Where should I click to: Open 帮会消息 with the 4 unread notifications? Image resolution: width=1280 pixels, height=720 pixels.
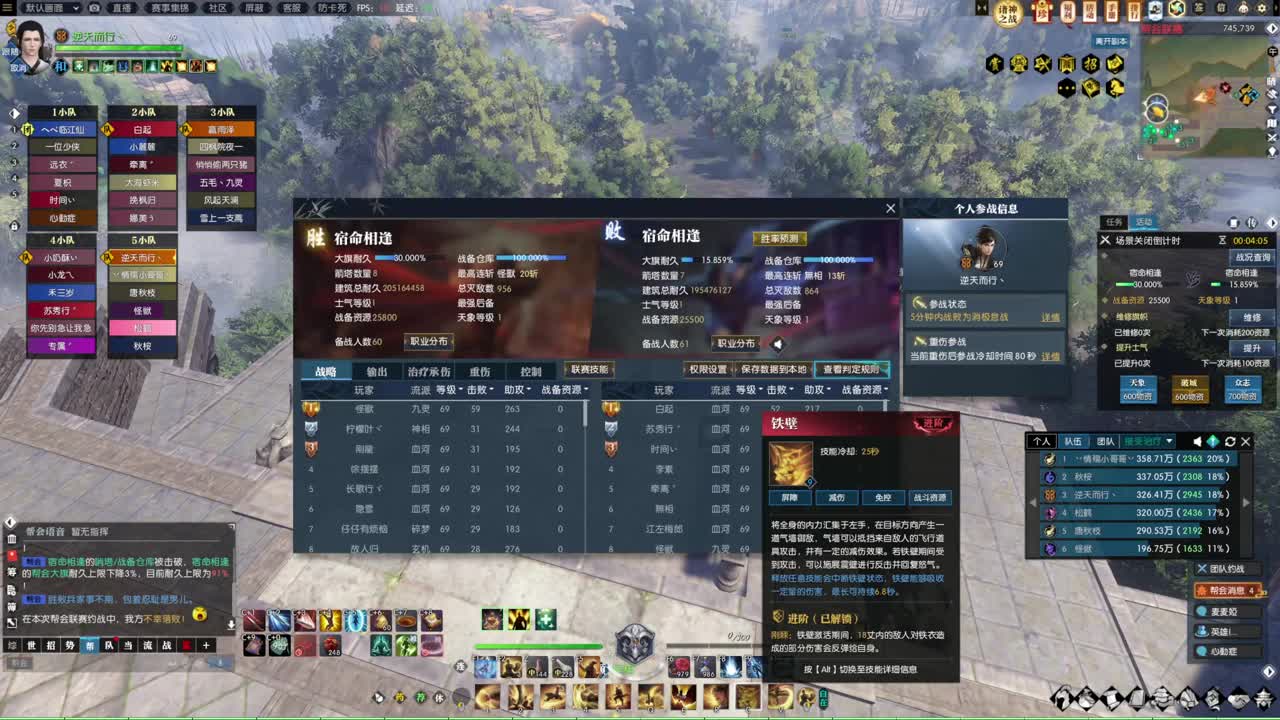1226,590
